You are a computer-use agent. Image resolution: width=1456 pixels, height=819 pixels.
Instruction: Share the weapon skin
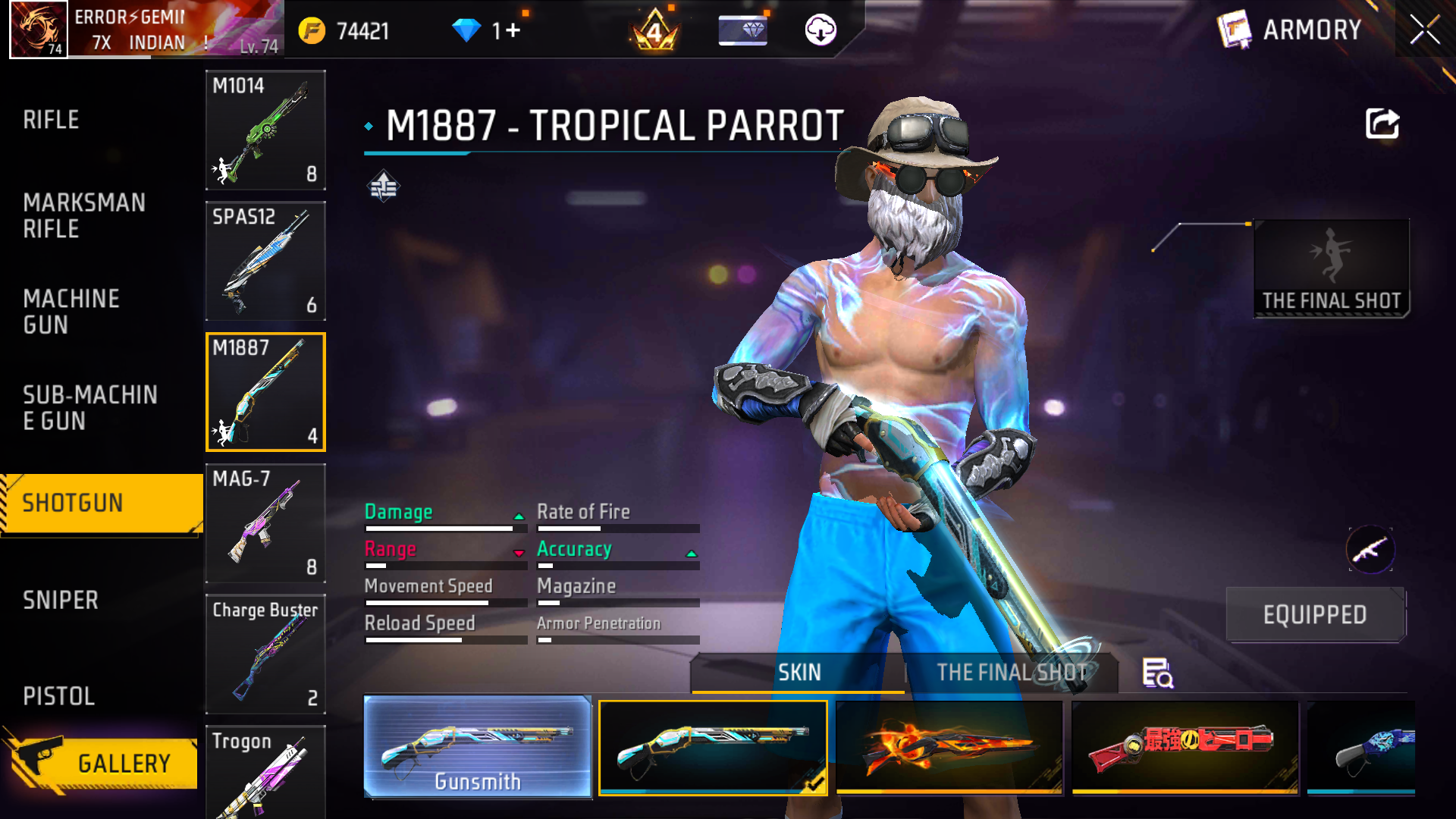(x=1382, y=124)
